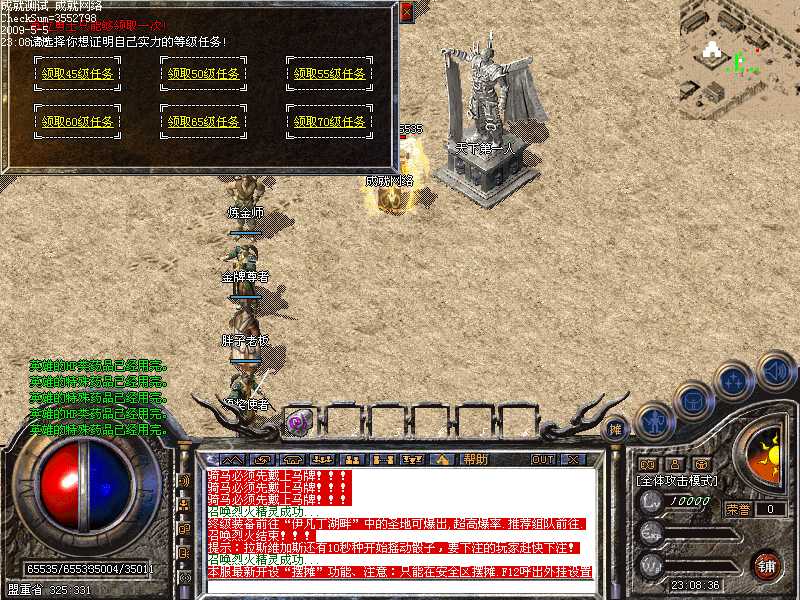Open the minimap

[x=739, y=50]
